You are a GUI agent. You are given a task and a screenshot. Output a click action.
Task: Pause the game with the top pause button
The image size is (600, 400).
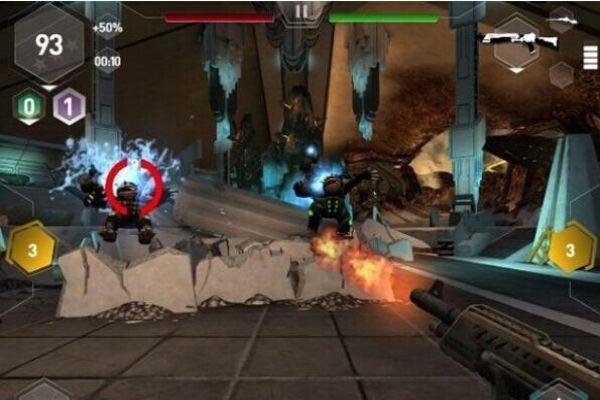[300, 14]
